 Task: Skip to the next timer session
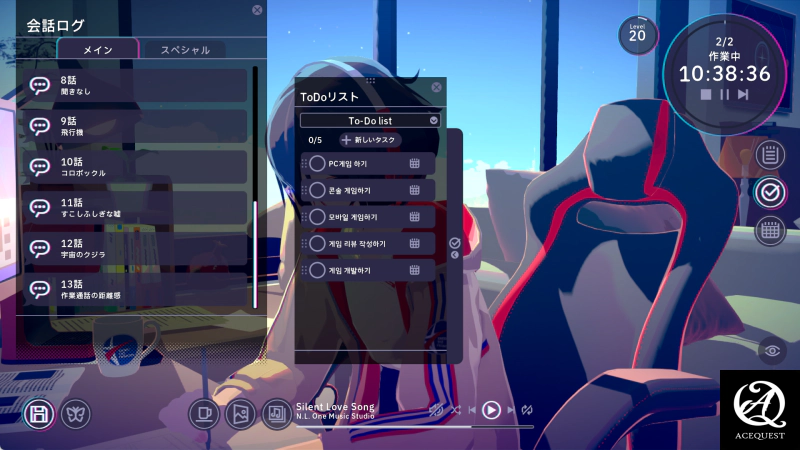743,94
